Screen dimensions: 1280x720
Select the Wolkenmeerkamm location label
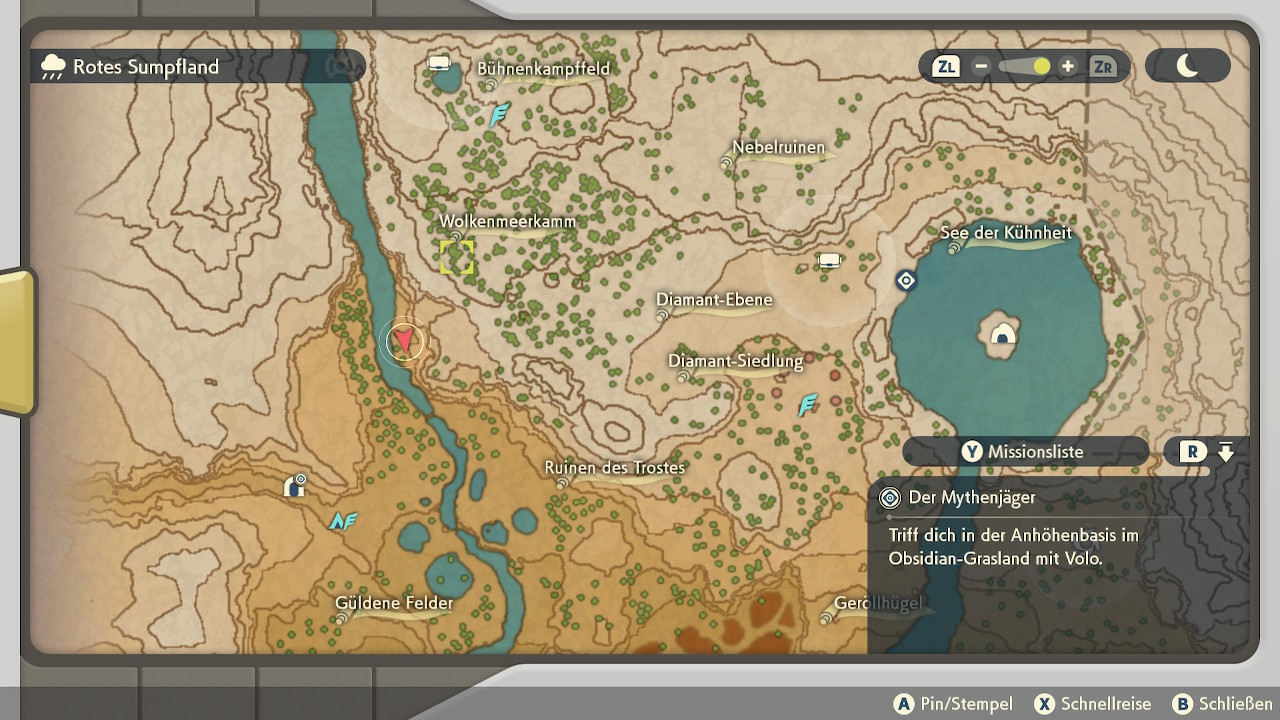[x=507, y=222]
